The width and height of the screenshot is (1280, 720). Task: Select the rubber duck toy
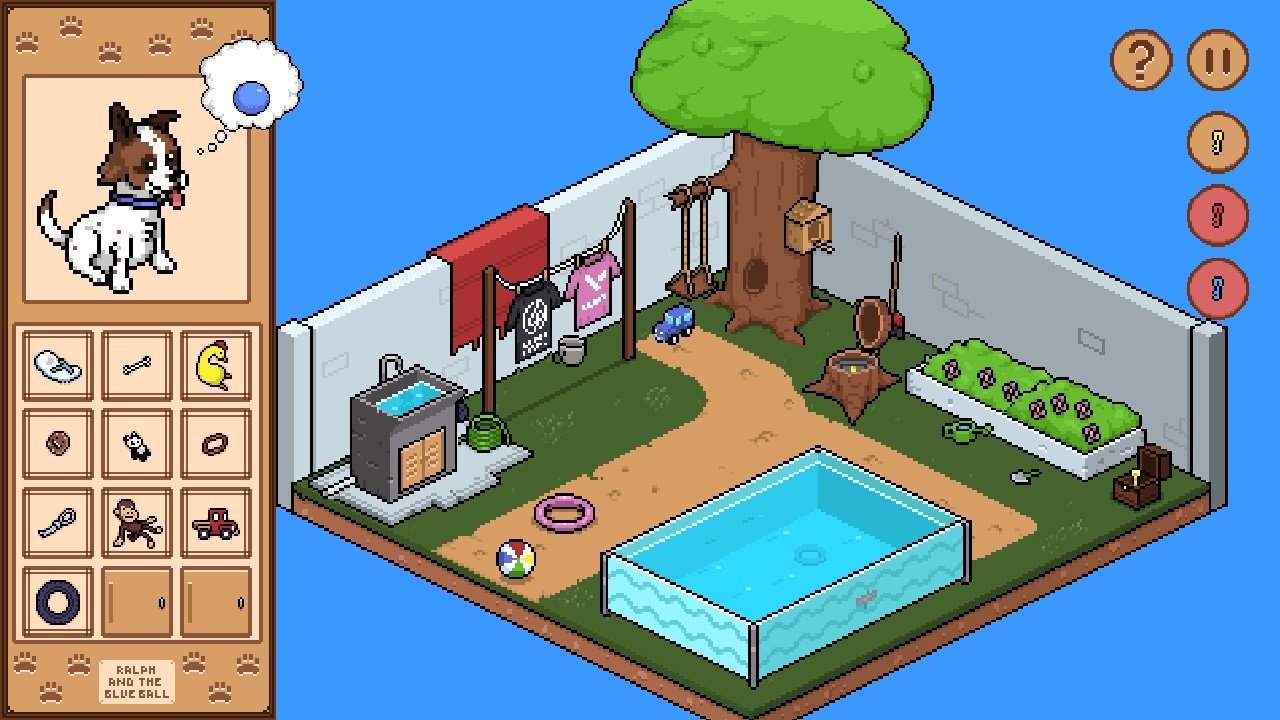(x=213, y=365)
